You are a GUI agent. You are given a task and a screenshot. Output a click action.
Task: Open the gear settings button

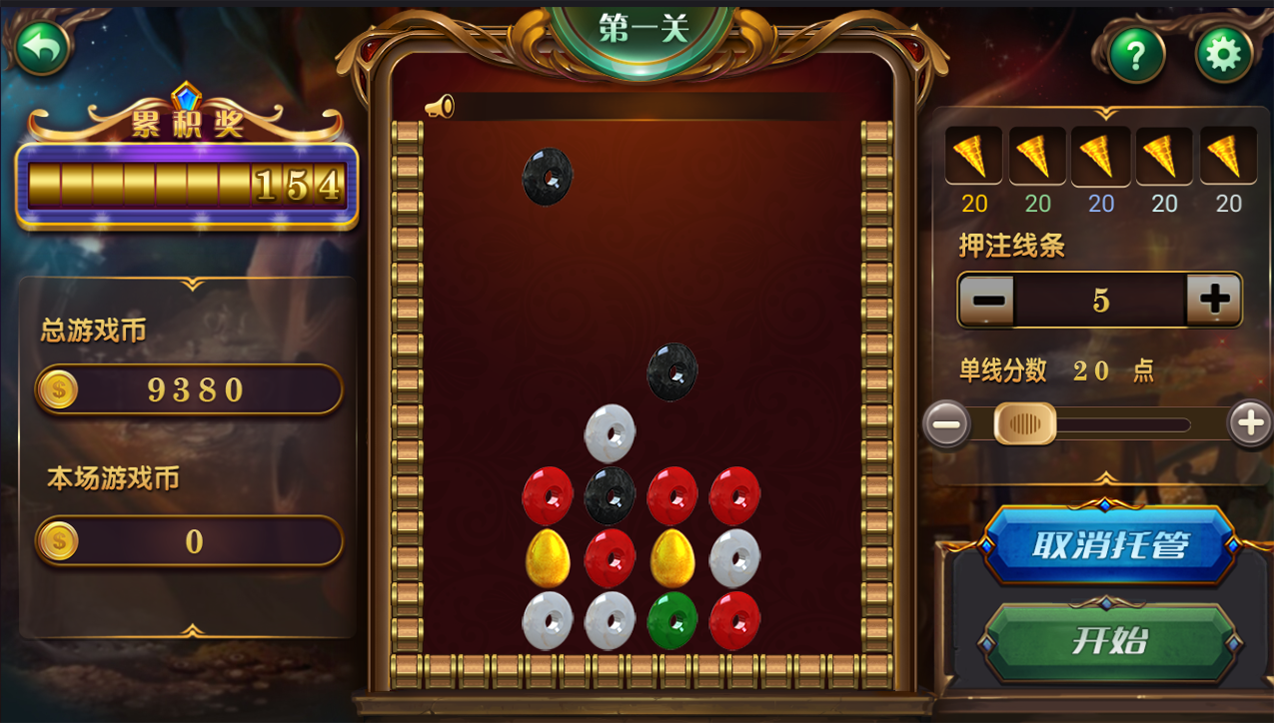pos(1223,53)
